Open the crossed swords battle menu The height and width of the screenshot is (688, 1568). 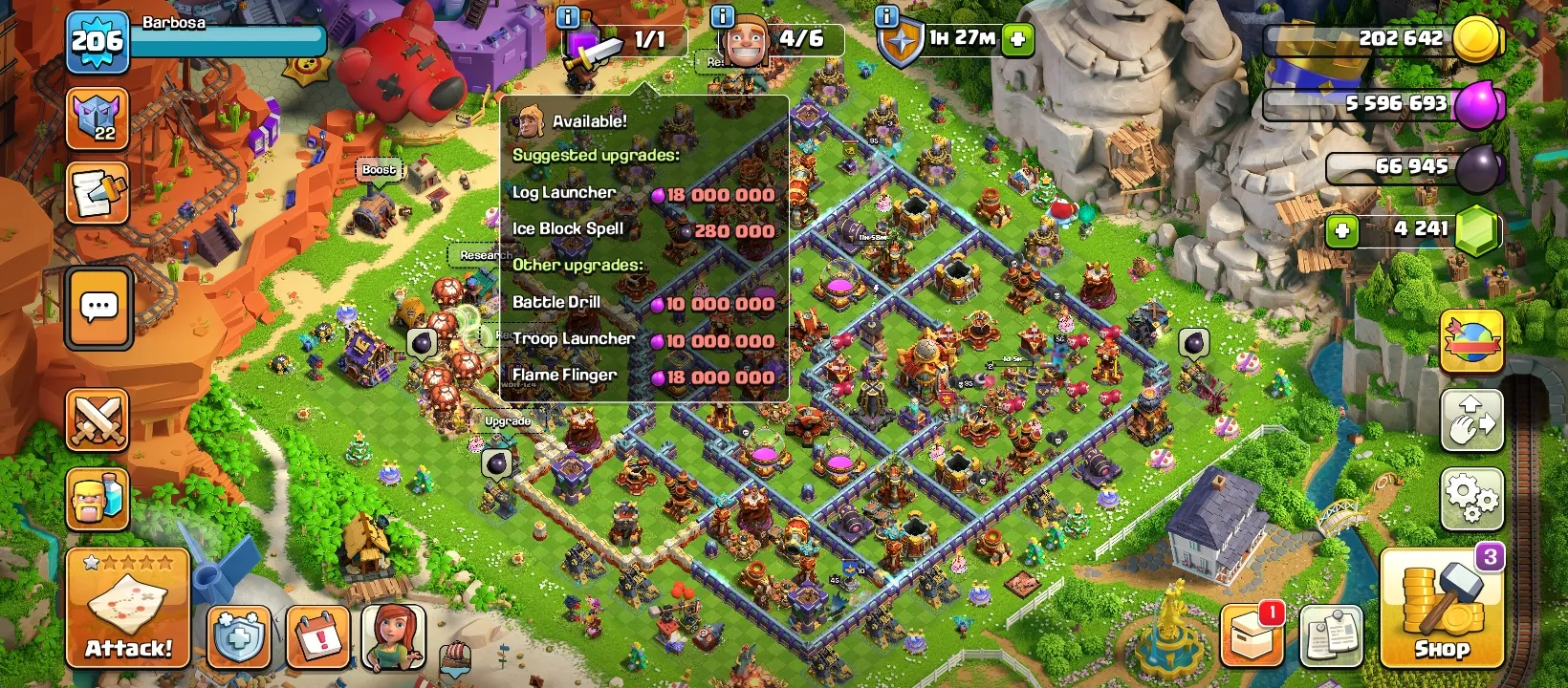(x=97, y=419)
